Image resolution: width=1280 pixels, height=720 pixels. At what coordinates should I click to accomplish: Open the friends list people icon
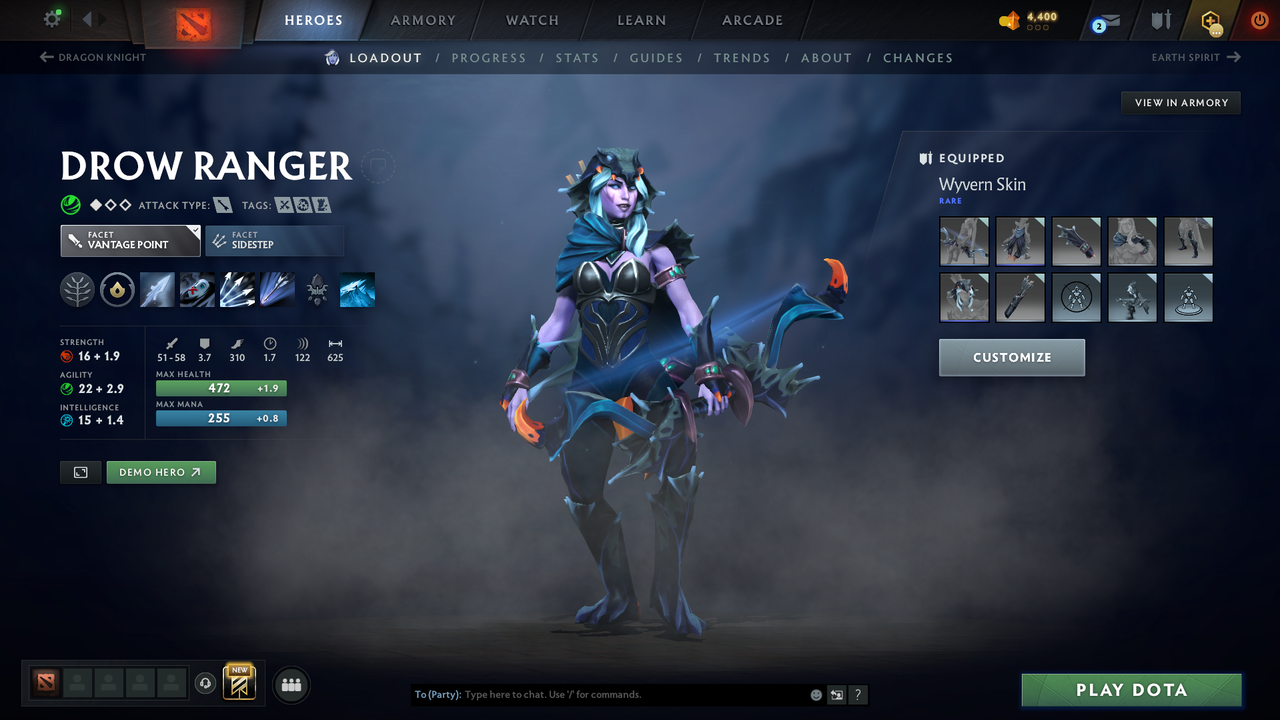coord(291,685)
